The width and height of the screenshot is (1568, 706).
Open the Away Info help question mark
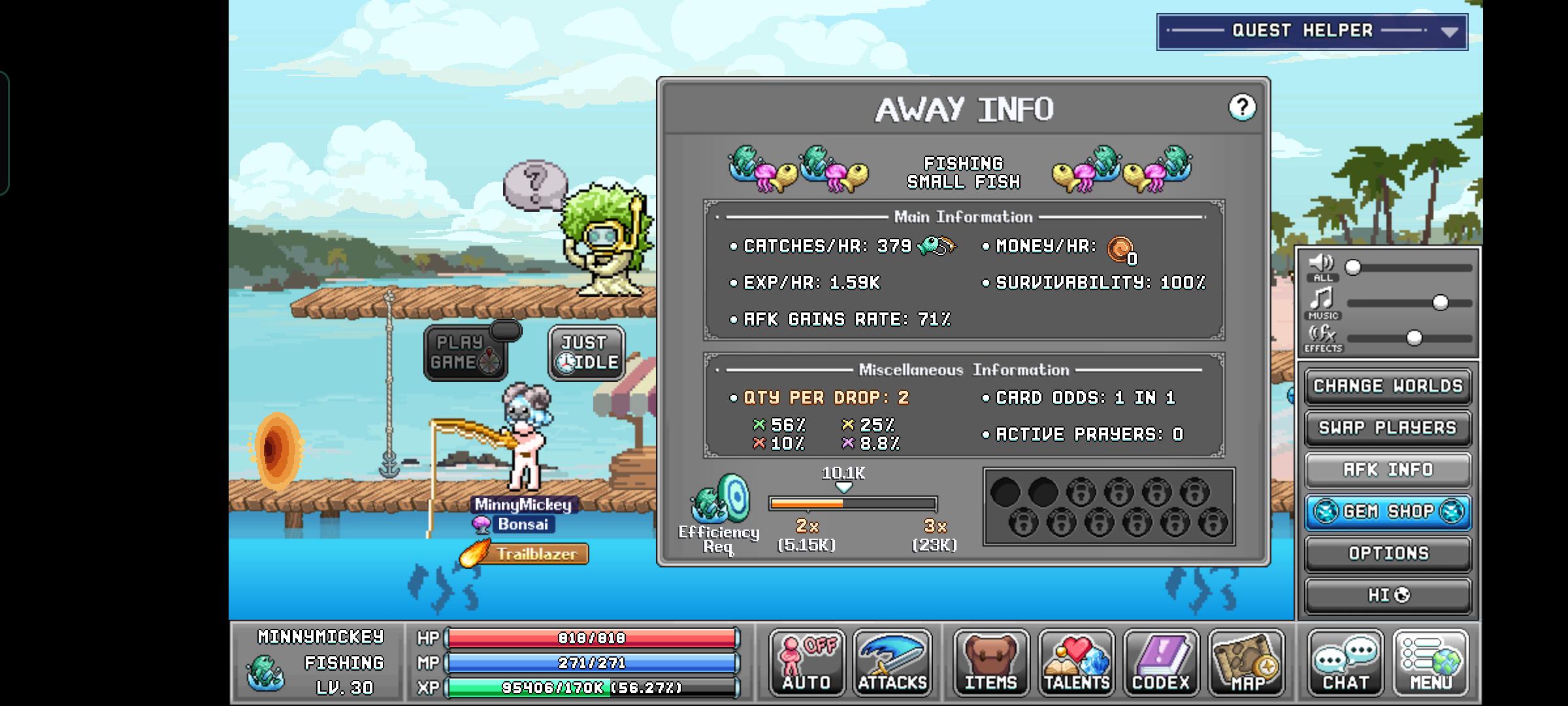click(1241, 107)
